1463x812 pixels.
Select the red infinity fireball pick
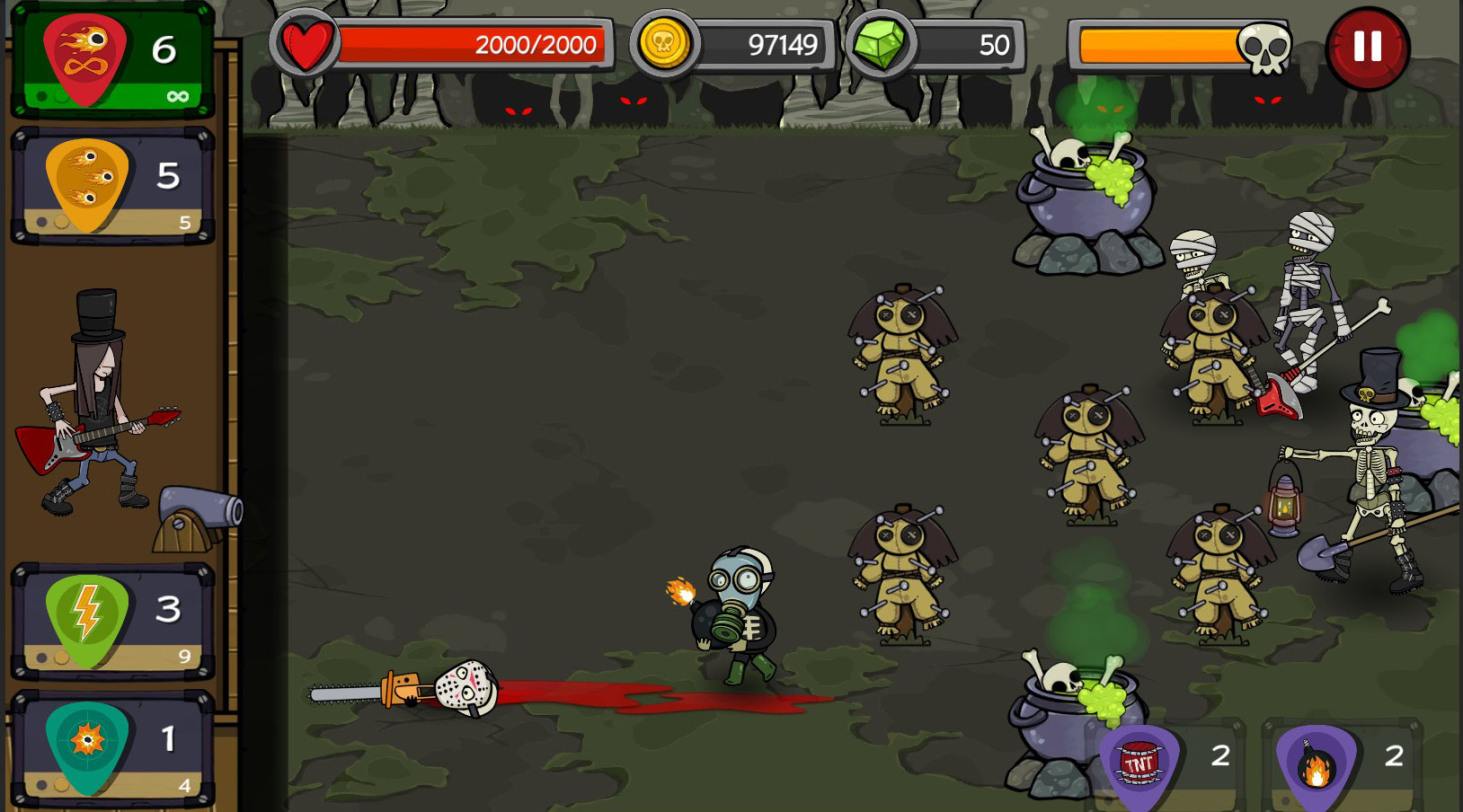tap(86, 59)
